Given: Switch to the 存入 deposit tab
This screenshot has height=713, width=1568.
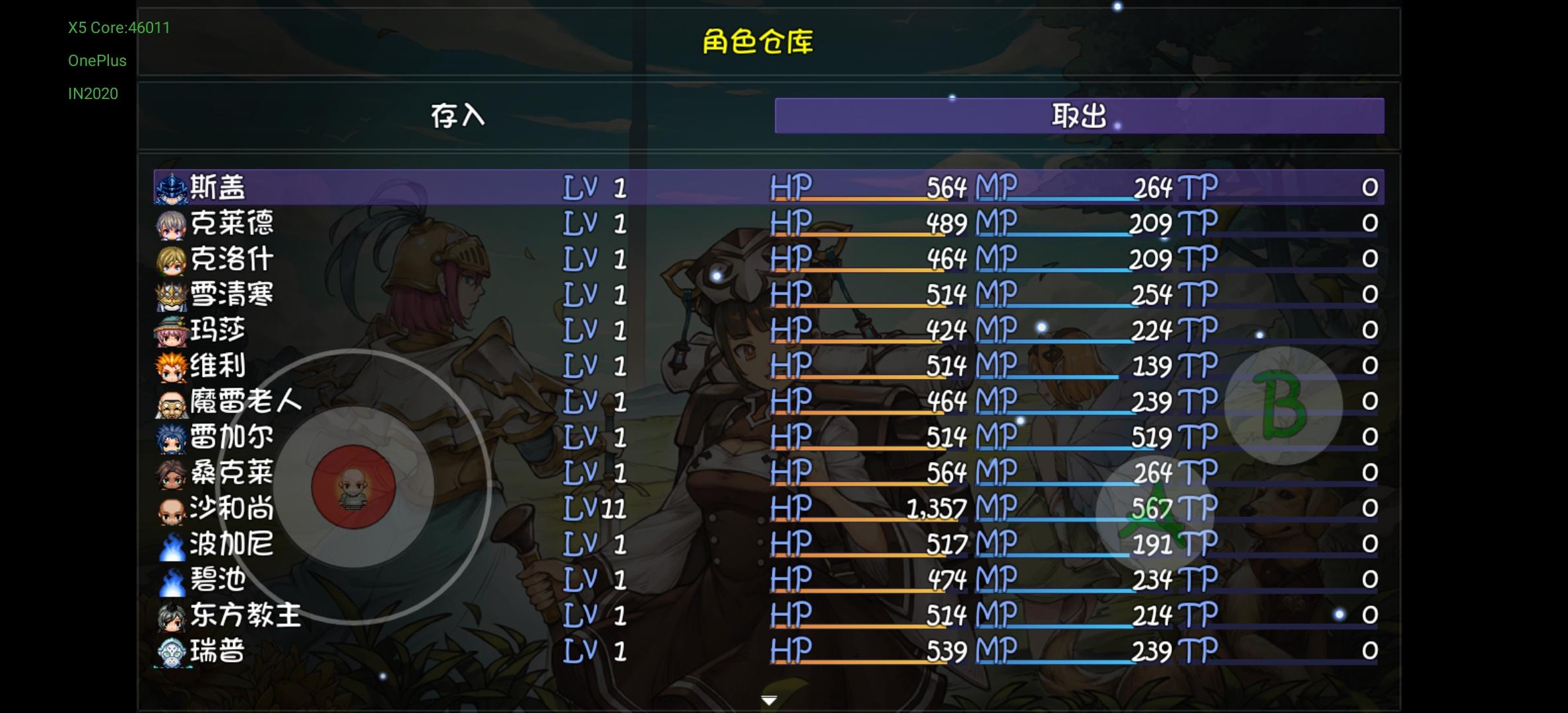Looking at the screenshot, I should tap(459, 116).
